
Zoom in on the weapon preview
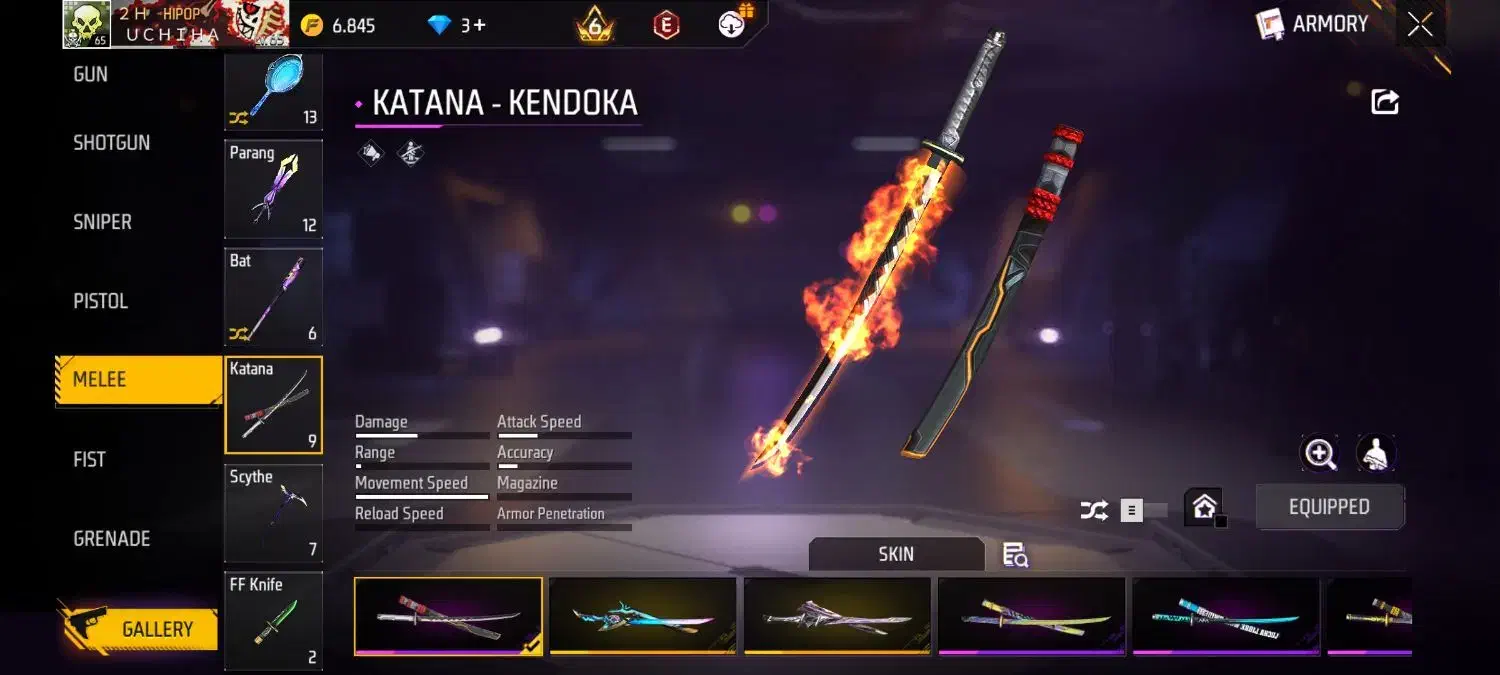[x=1320, y=454]
